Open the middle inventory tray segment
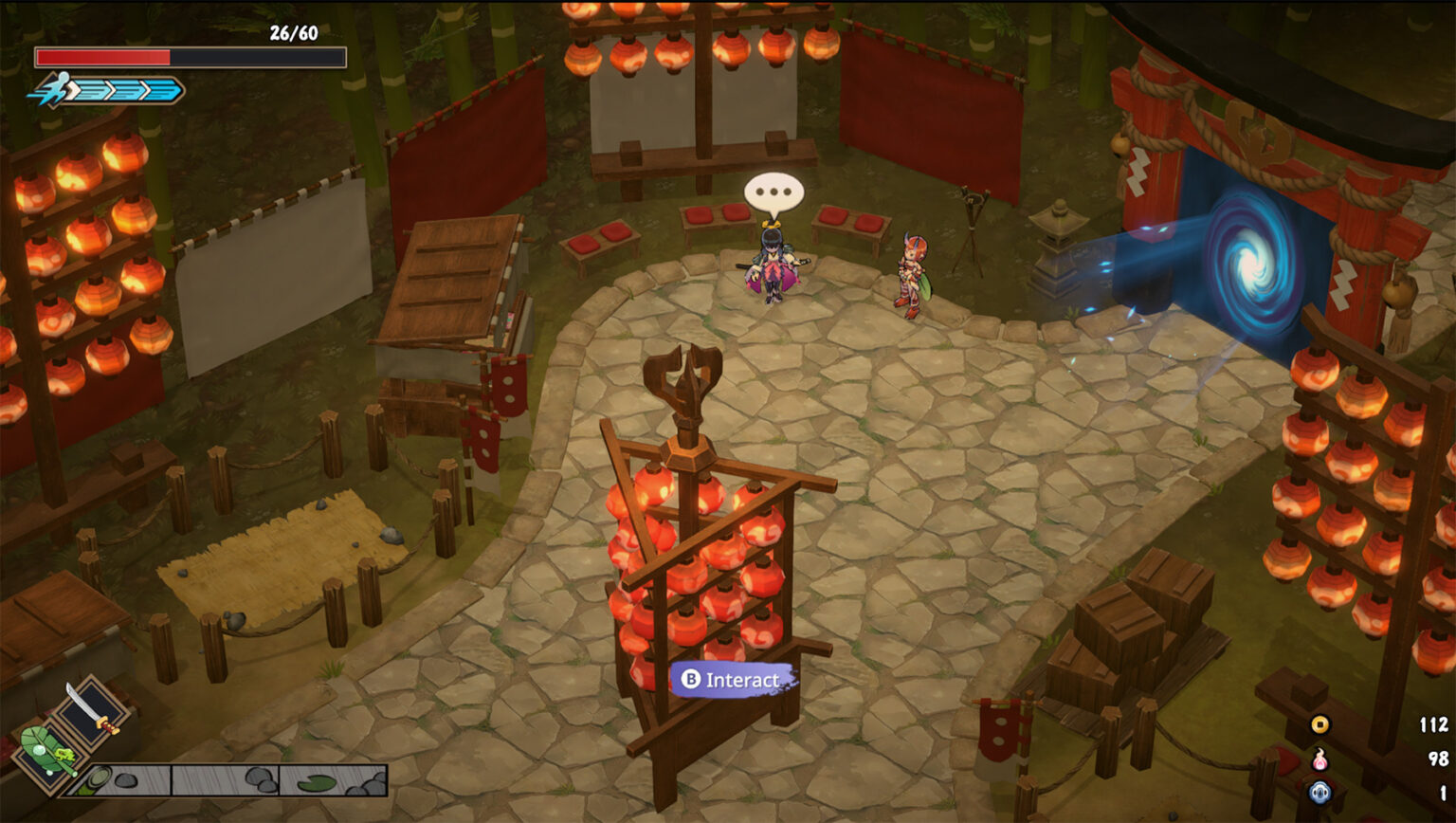Screen dimensions: 1456x823 click(226, 780)
